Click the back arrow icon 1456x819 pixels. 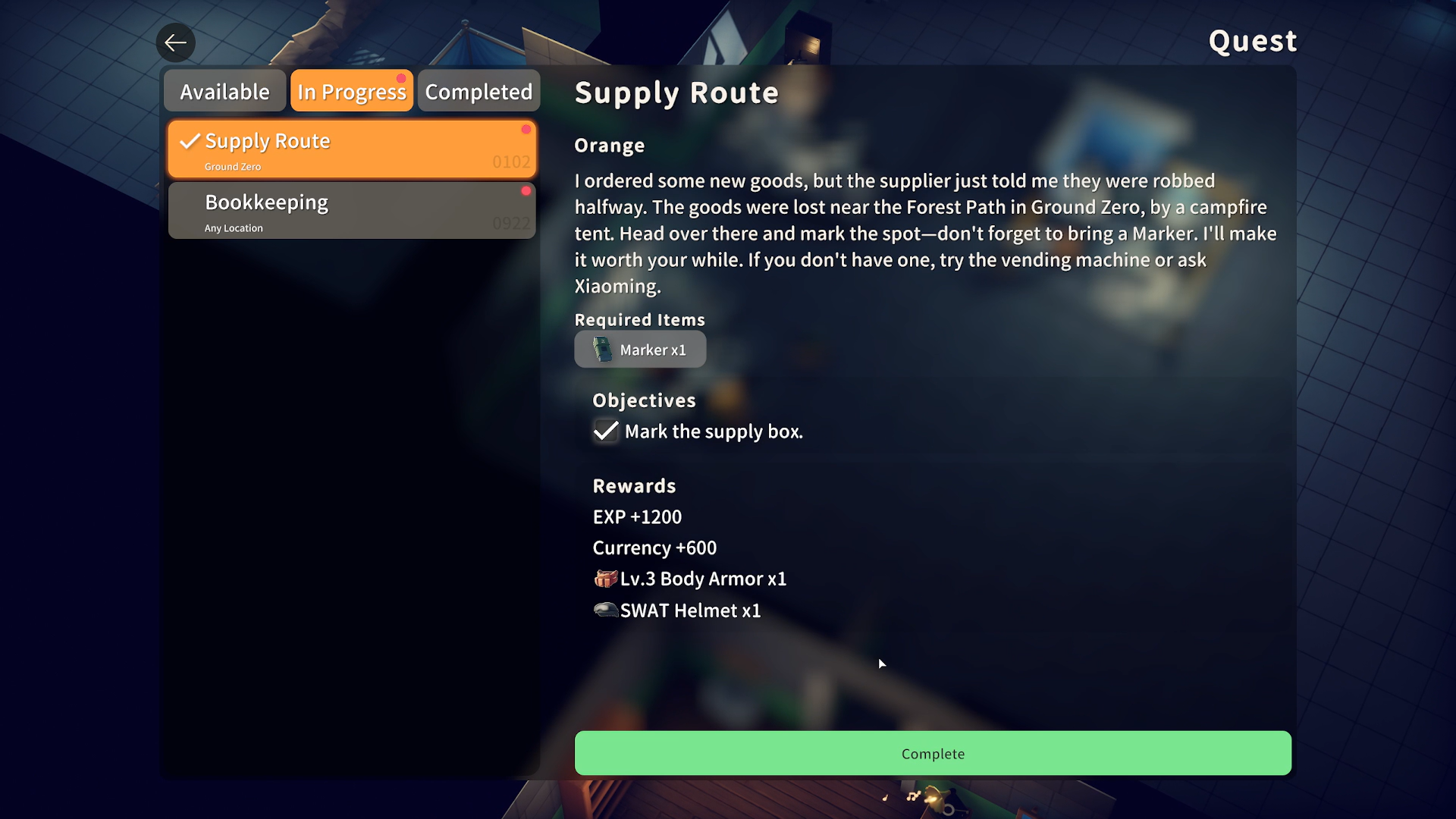175,42
